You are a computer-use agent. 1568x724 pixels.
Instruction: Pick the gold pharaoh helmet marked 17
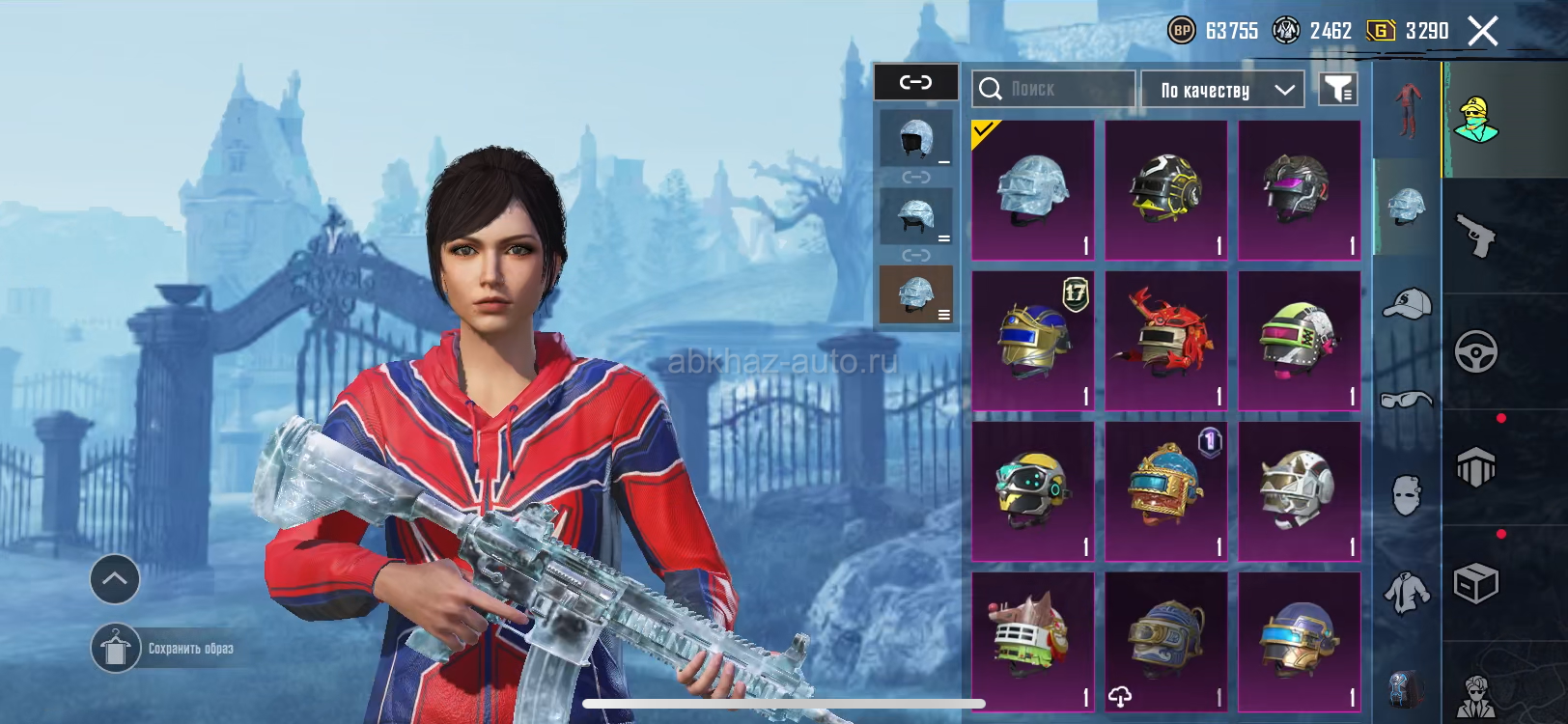click(x=1032, y=341)
